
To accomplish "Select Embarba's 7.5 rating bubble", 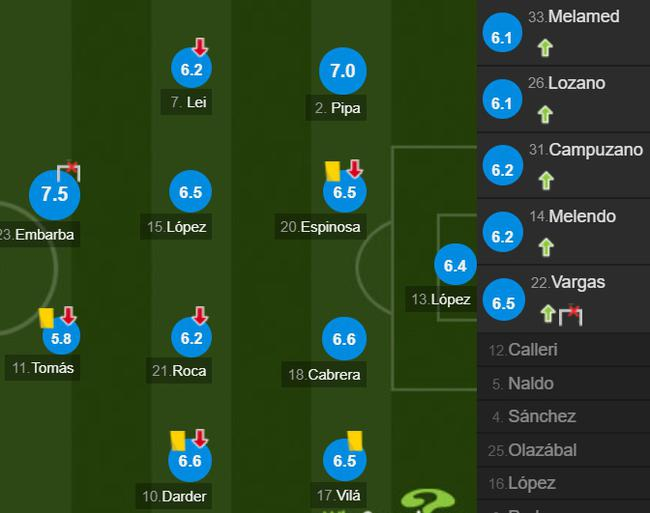I will (x=54, y=194).
